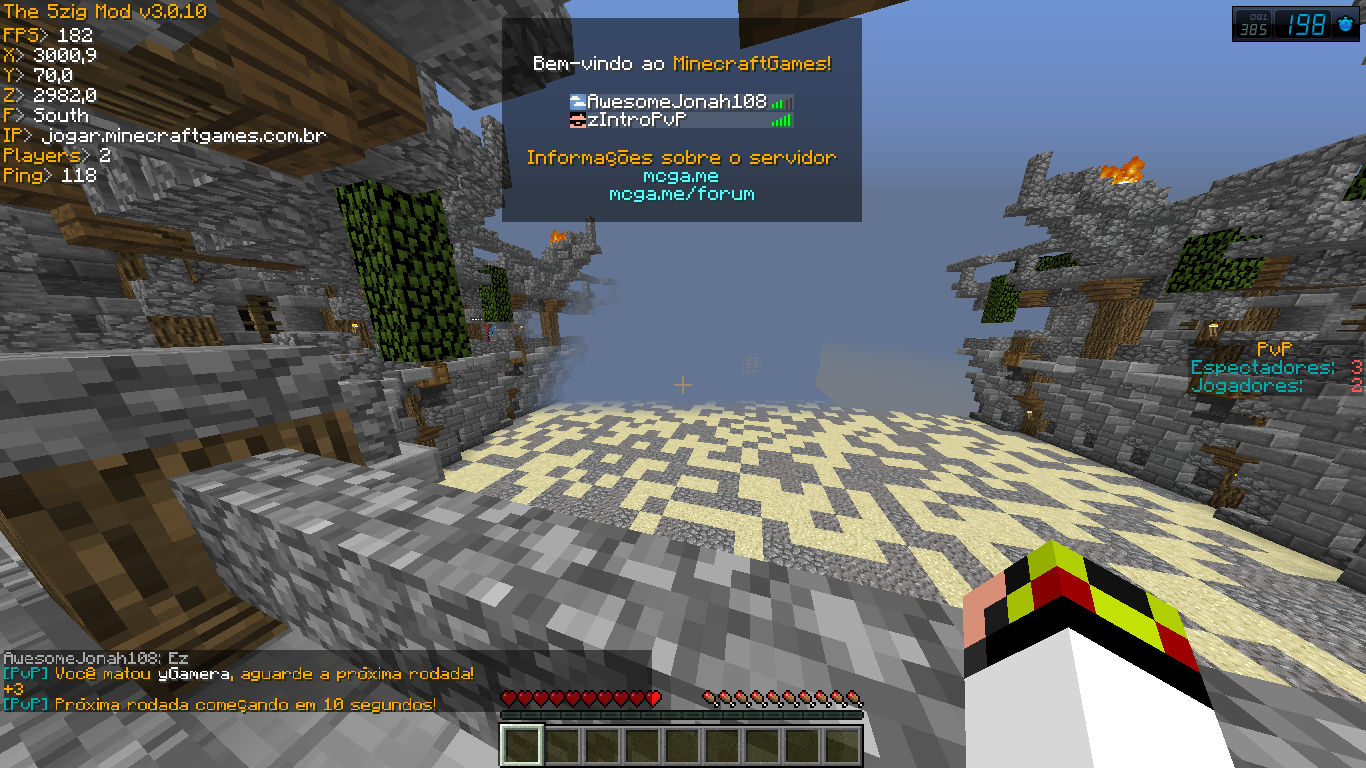
Task: Select AwesomeJonah108 in the player list
Action: (x=676, y=102)
